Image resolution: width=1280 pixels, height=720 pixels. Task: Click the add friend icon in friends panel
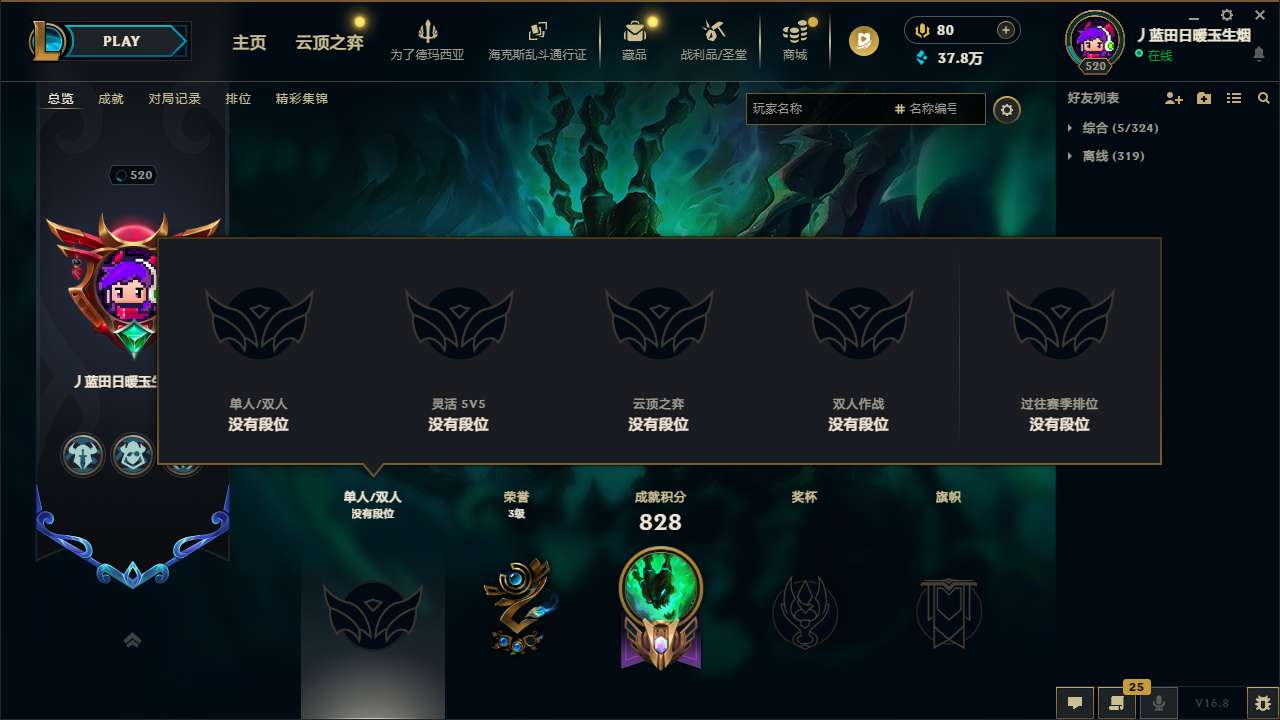coord(1172,98)
